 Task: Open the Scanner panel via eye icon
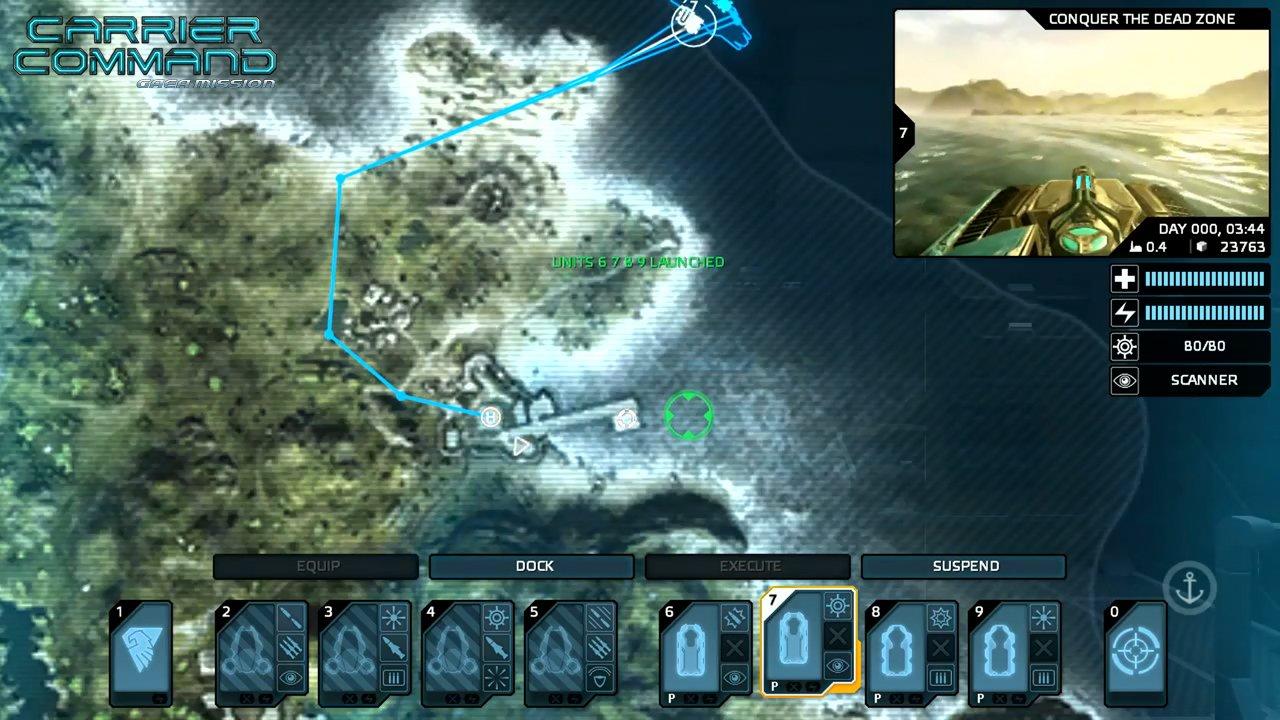[1124, 380]
